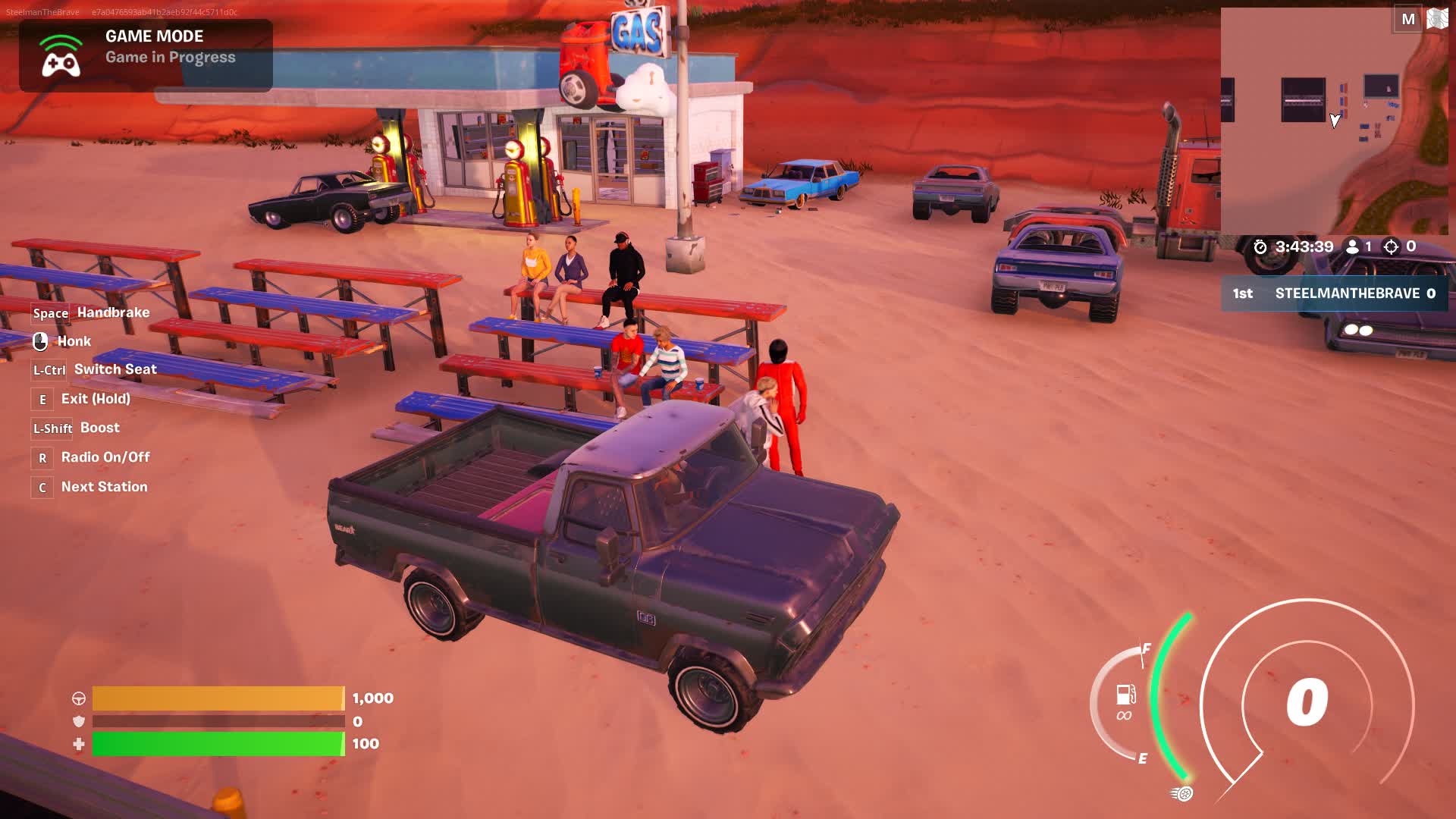Click the Exit (Hold) E hint
Viewport: 1456px width, 819px height.
tap(42, 399)
